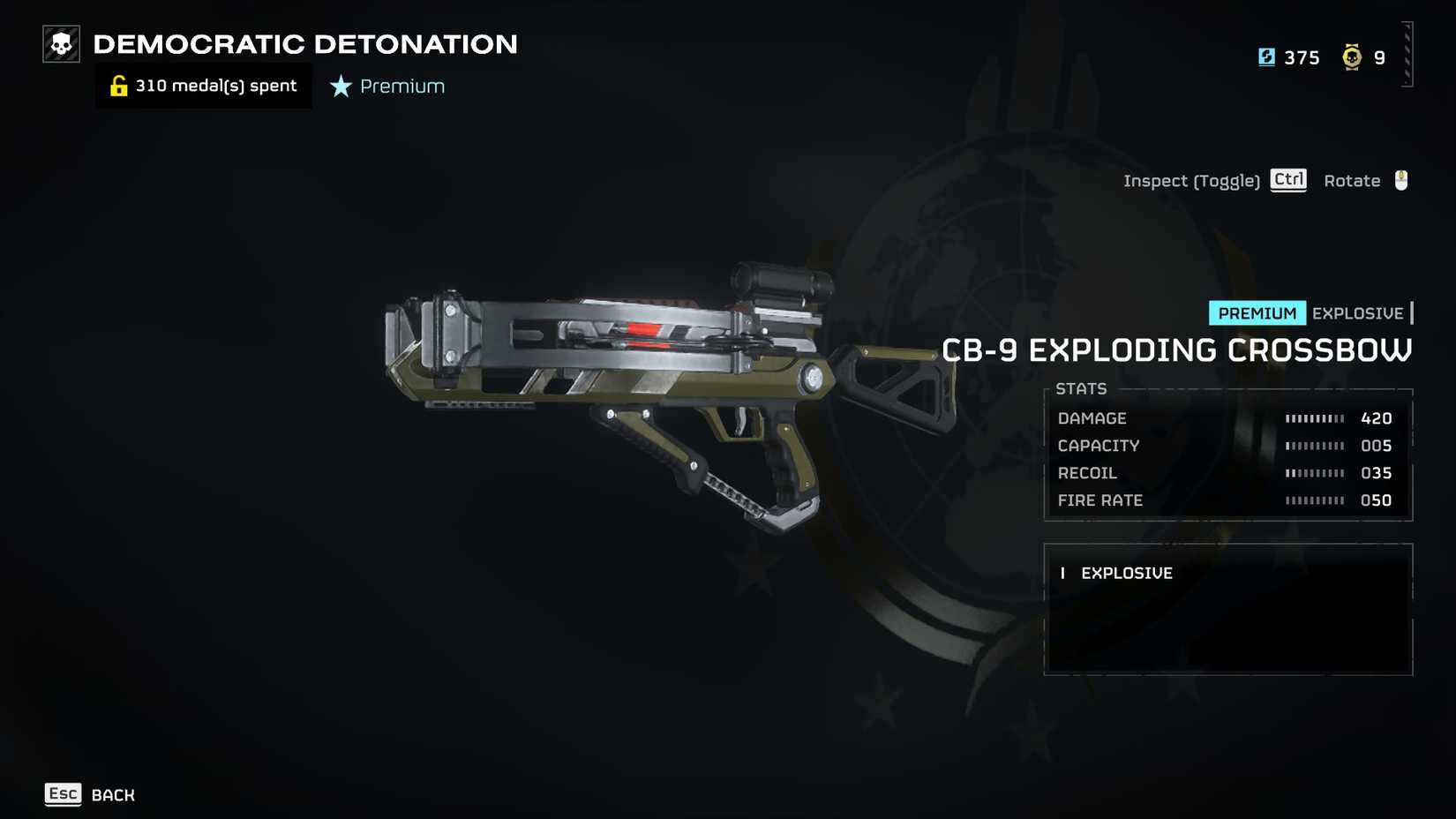Click the BACK button
Viewport: 1456px width, 819px height.
pyautogui.click(x=111, y=794)
